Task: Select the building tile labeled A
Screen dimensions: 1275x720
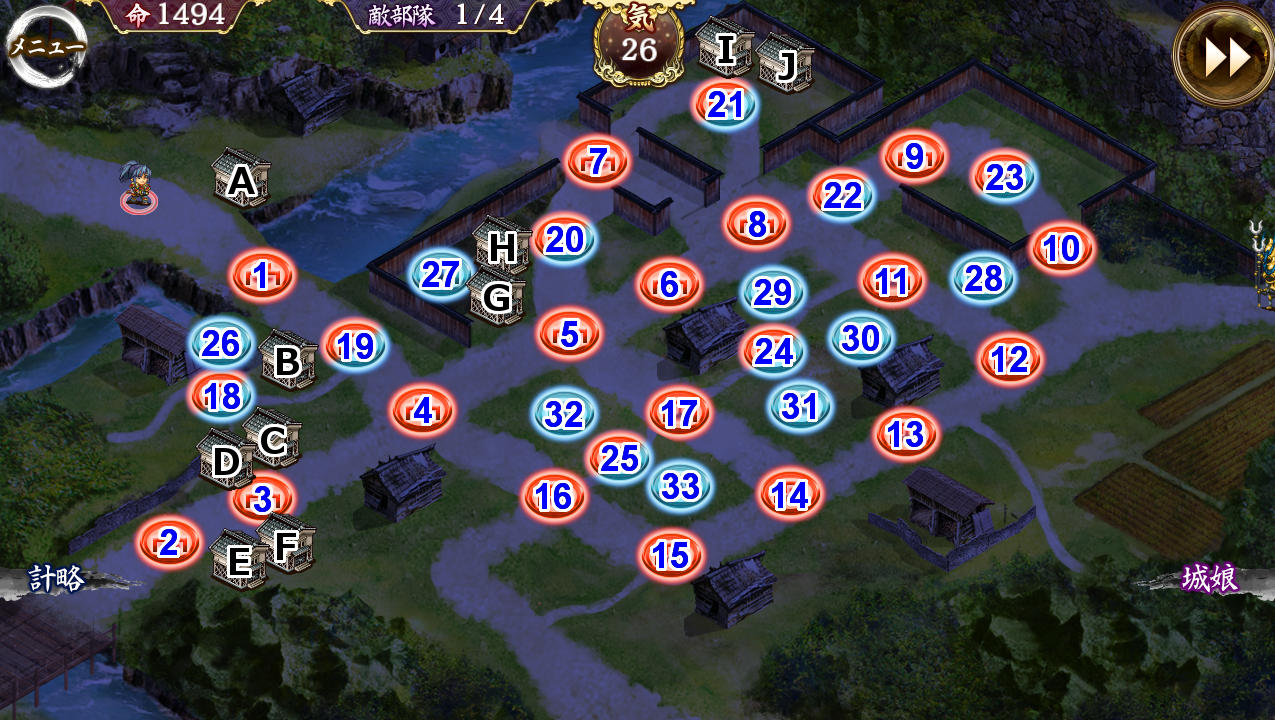Action: click(241, 180)
